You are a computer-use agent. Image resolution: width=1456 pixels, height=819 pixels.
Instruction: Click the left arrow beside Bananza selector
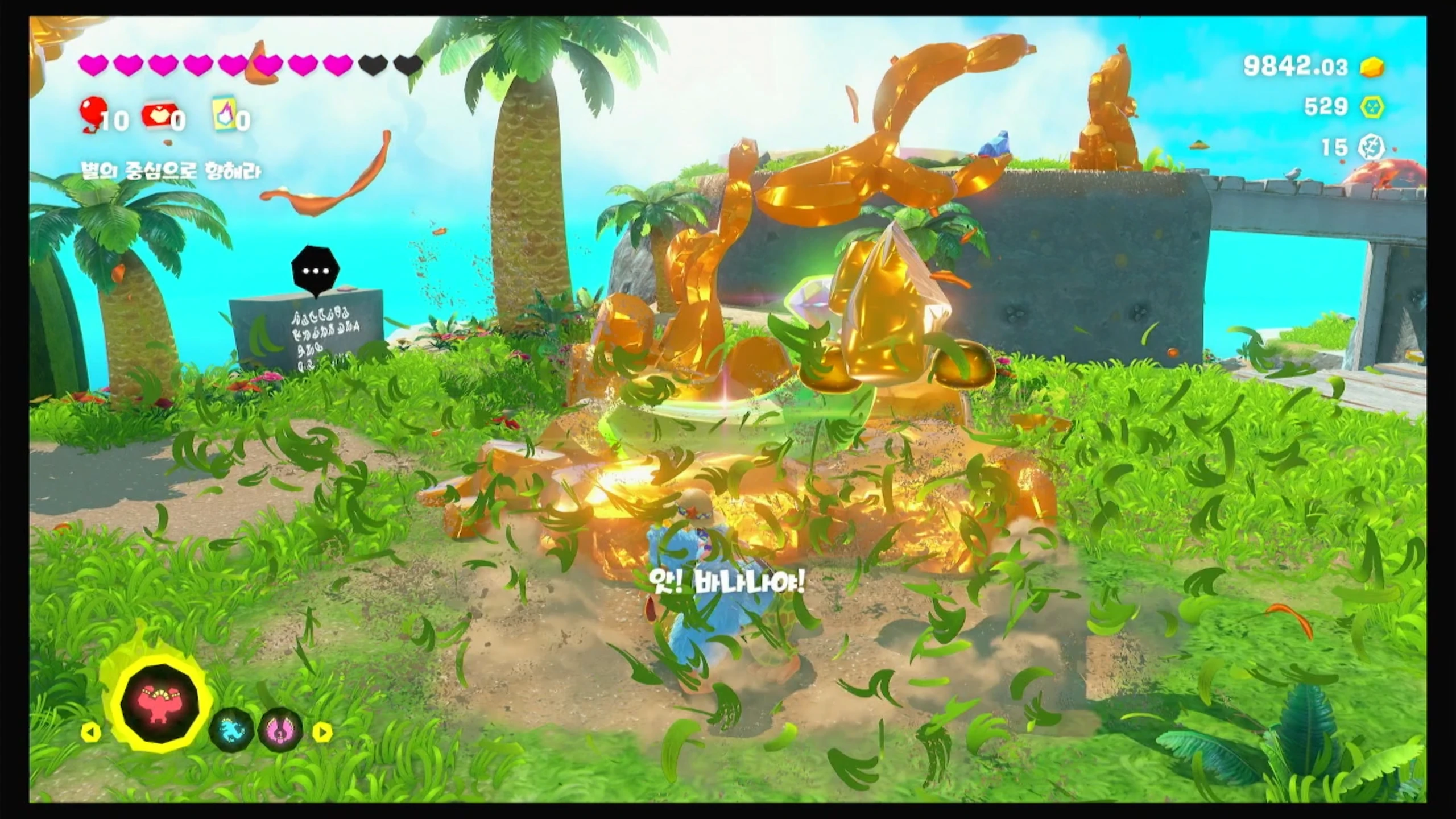click(91, 732)
